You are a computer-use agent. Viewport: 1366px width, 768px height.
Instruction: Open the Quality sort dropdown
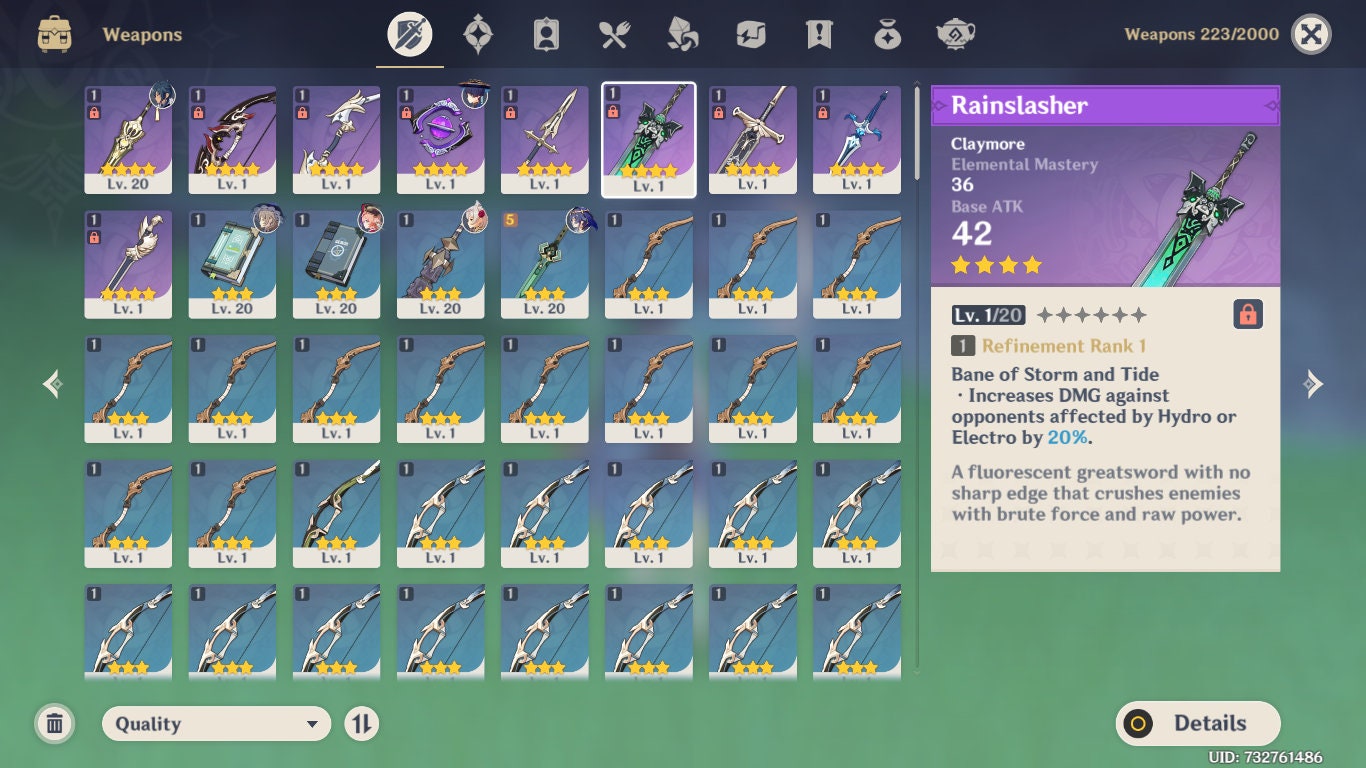[x=215, y=723]
